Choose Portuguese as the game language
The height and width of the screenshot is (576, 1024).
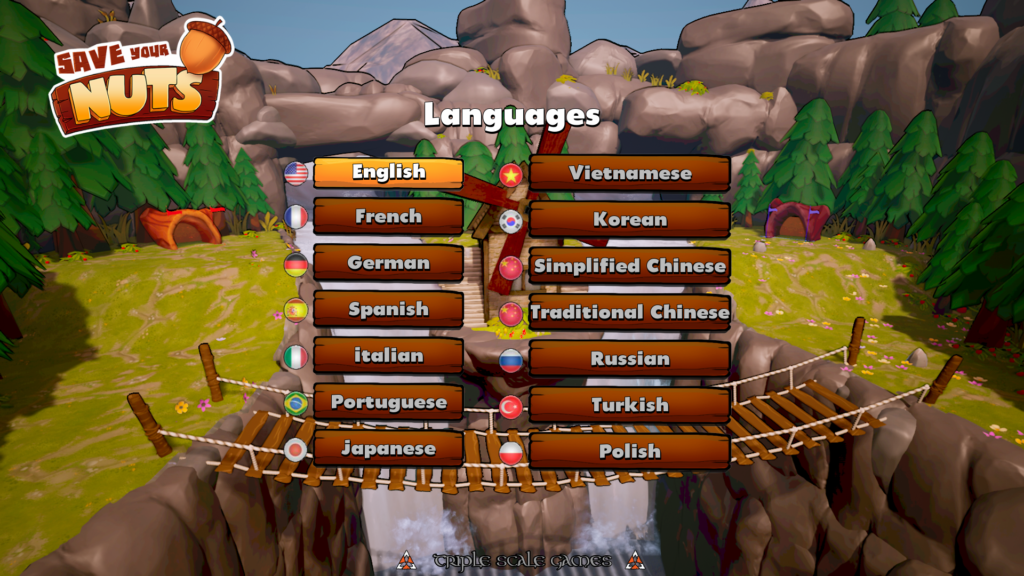pyautogui.click(x=388, y=402)
